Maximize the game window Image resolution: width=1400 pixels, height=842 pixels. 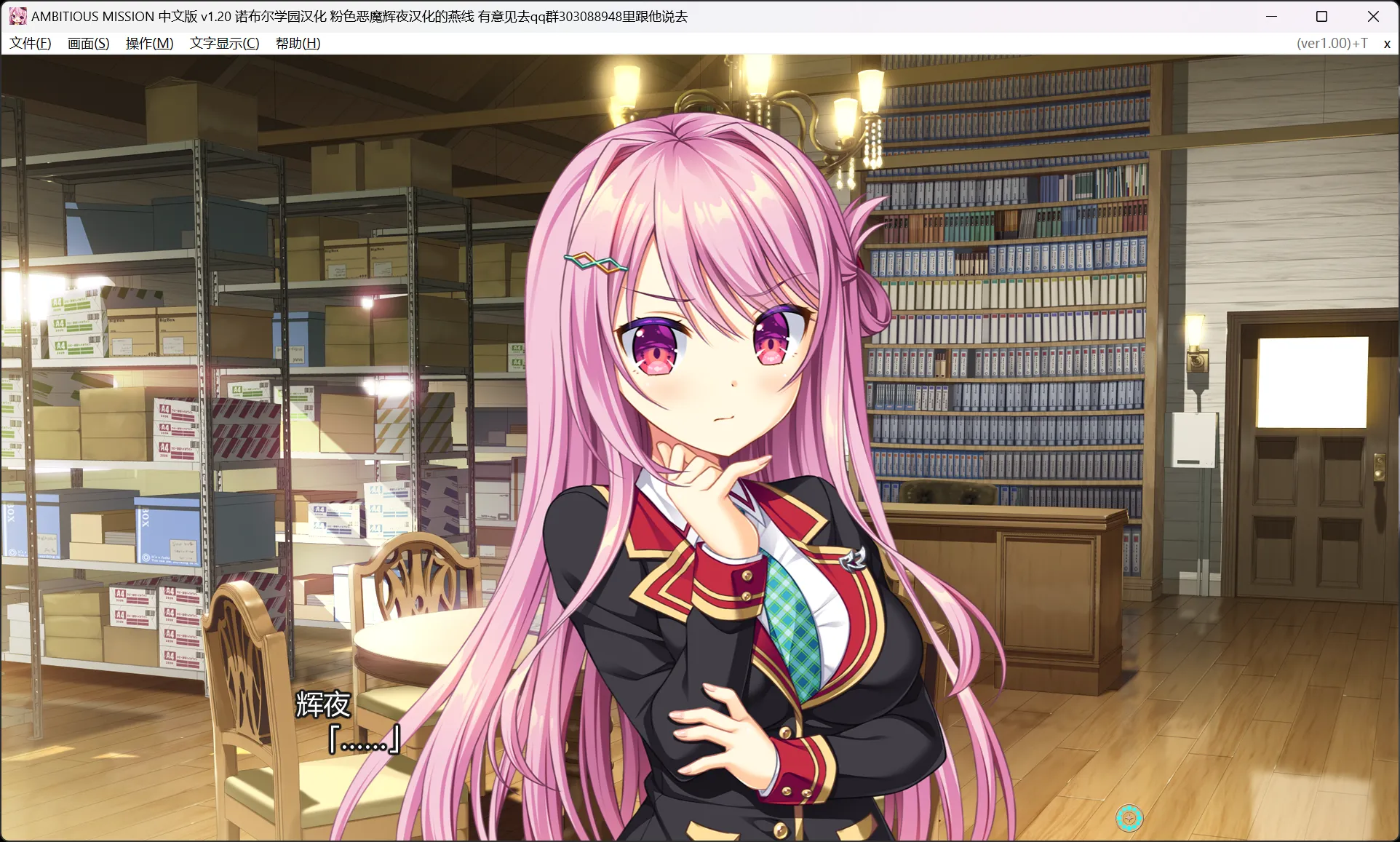pos(1321,15)
